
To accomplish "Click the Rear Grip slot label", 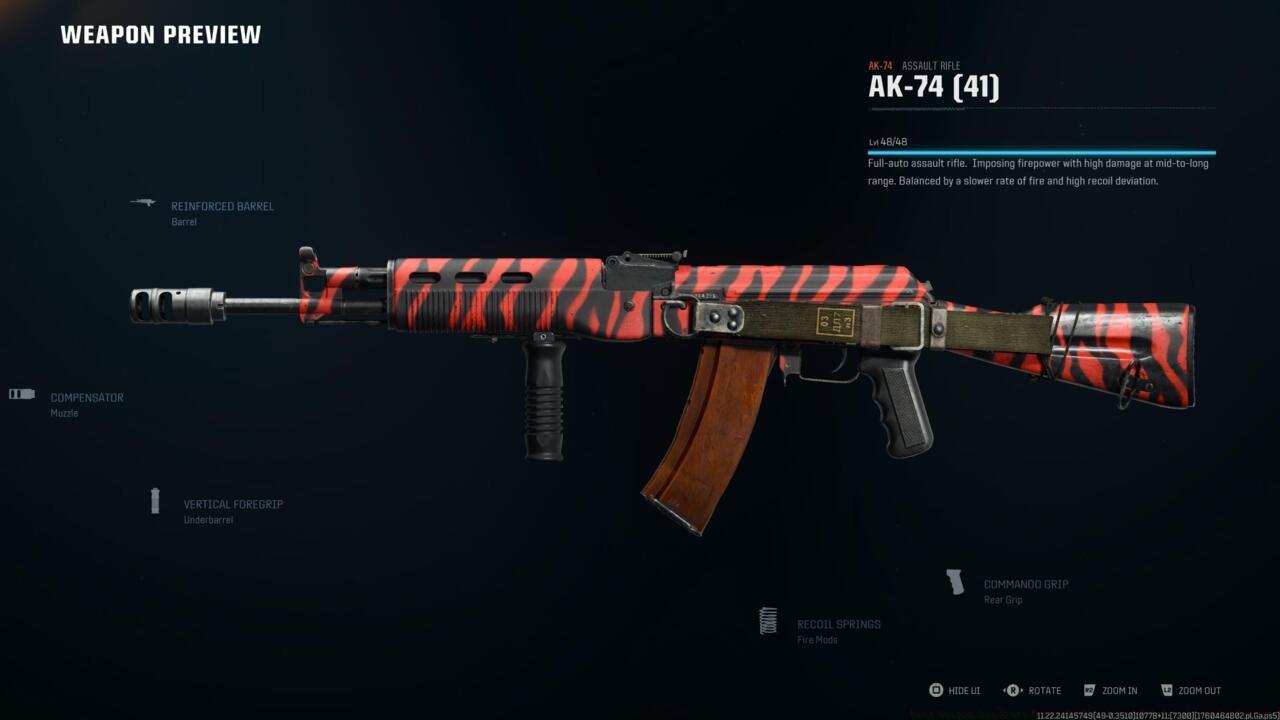I will [x=1004, y=599].
